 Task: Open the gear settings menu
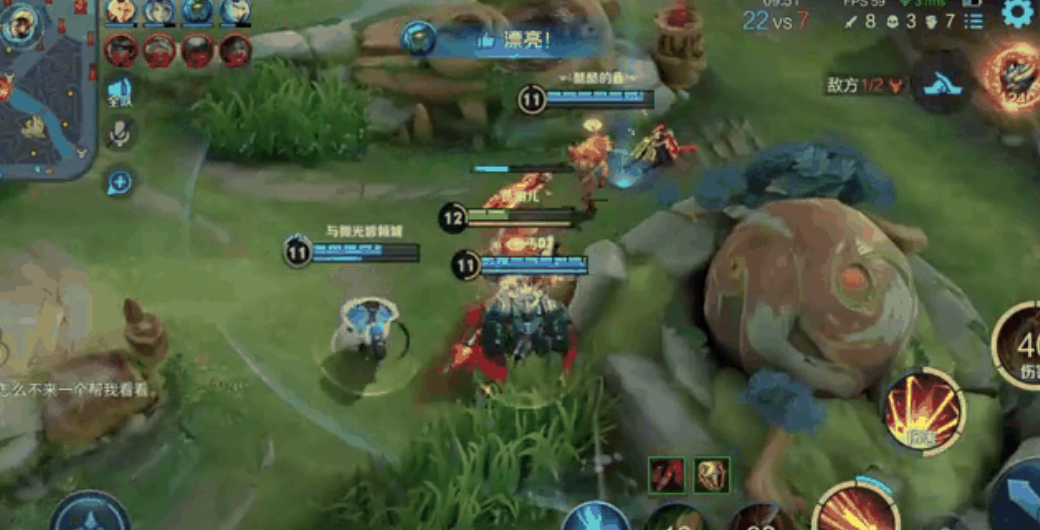[x=1017, y=13]
